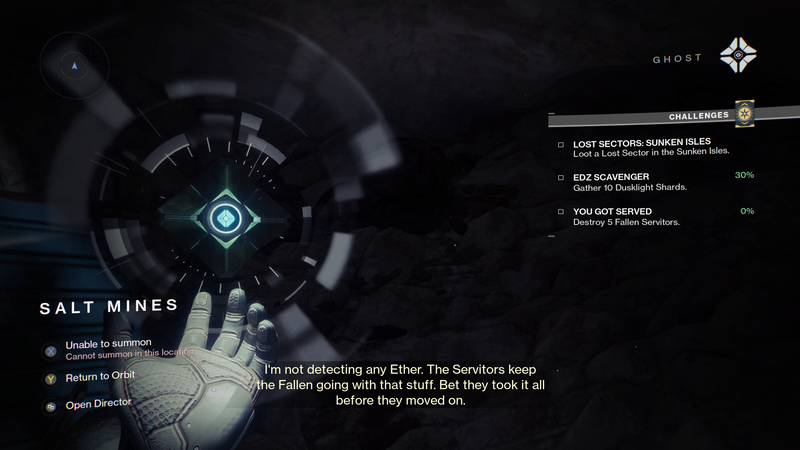This screenshot has height=450, width=800.
Task: Open the Director
Action: click(x=99, y=403)
